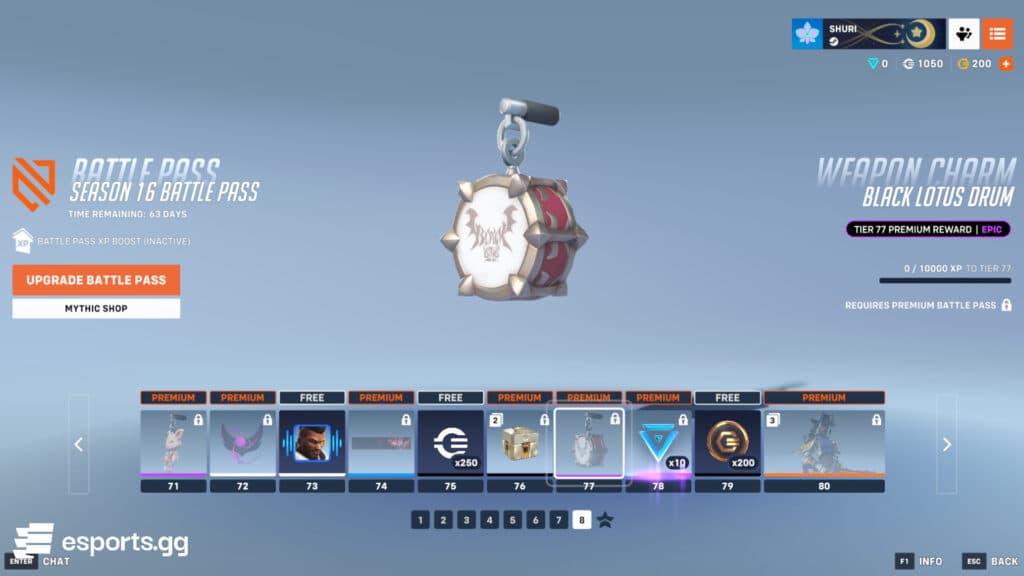Choose the tier 72 winged emblem reward

pos(242,443)
